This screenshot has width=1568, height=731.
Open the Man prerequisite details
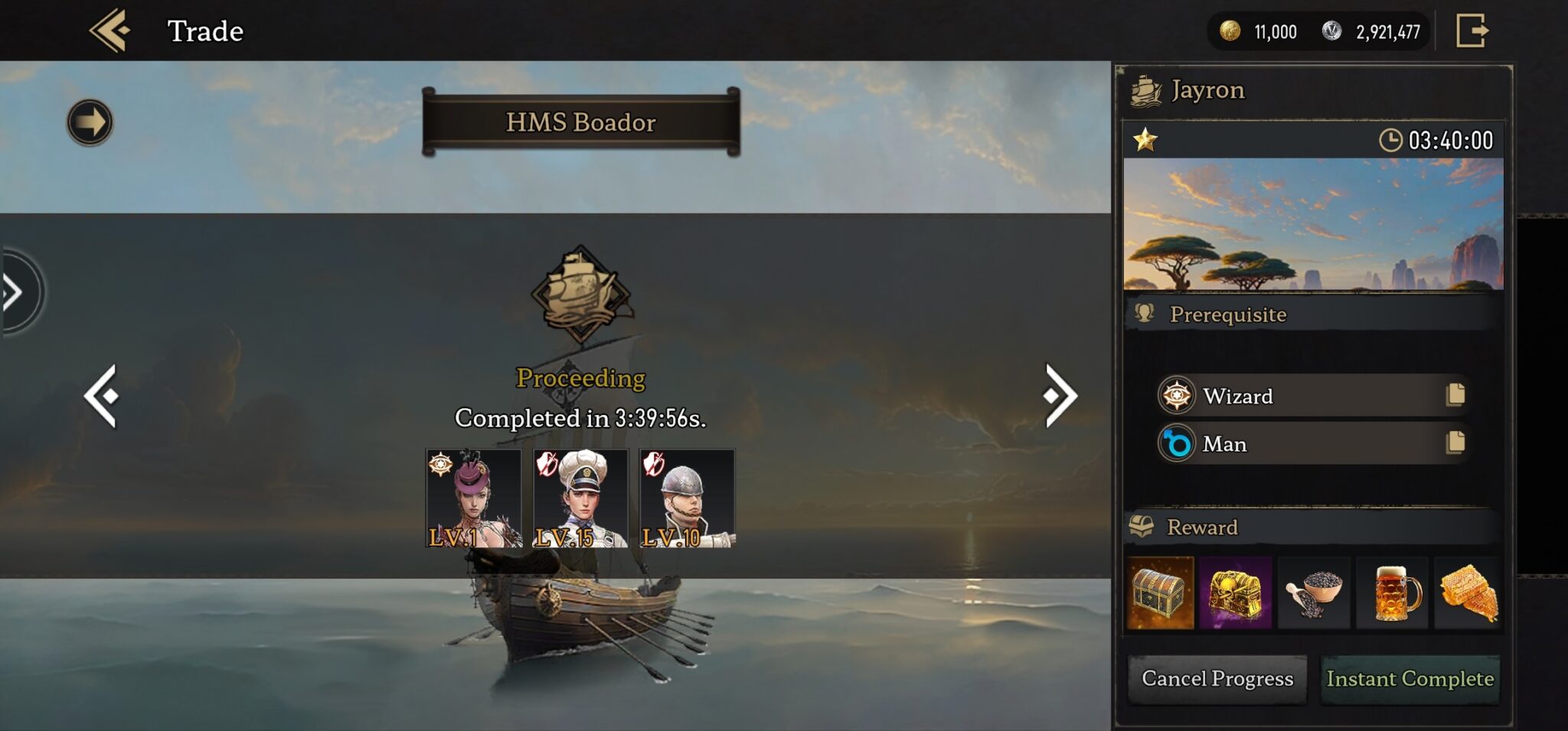pyautogui.click(x=1455, y=442)
